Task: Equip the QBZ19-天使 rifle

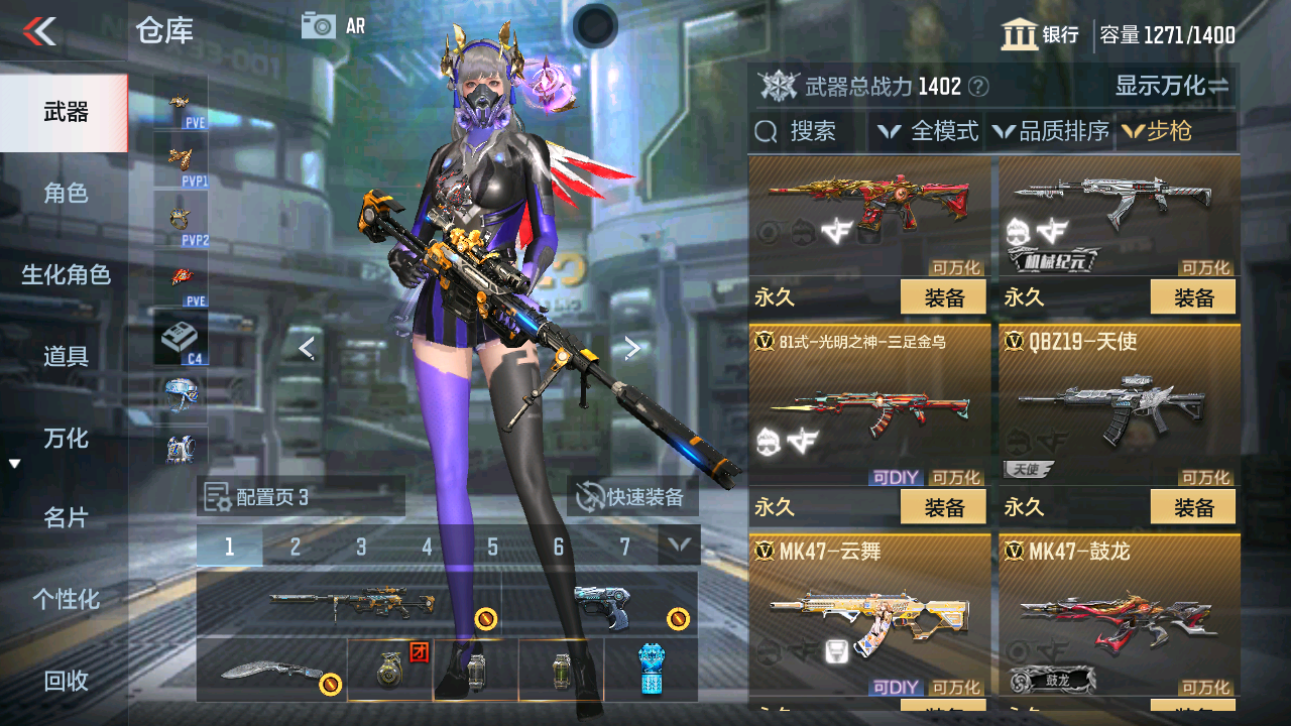Action: (1193, 507)
